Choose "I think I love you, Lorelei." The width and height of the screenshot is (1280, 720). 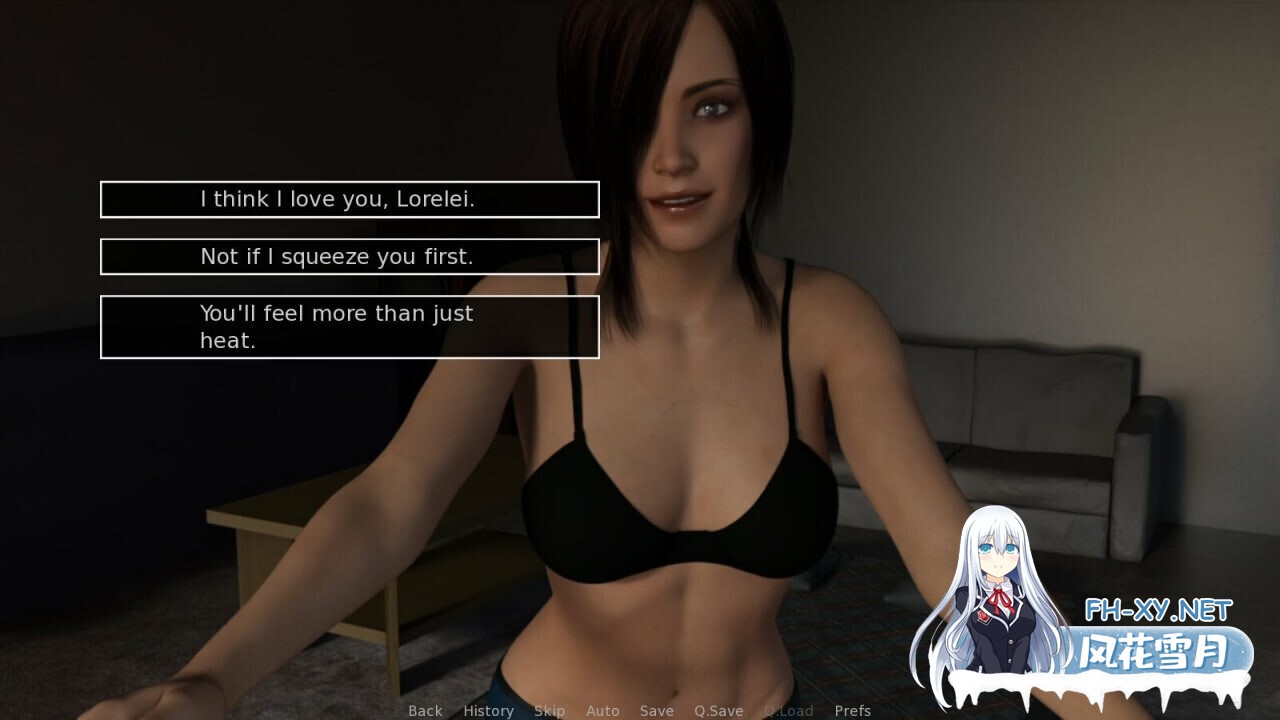[349, 199]
